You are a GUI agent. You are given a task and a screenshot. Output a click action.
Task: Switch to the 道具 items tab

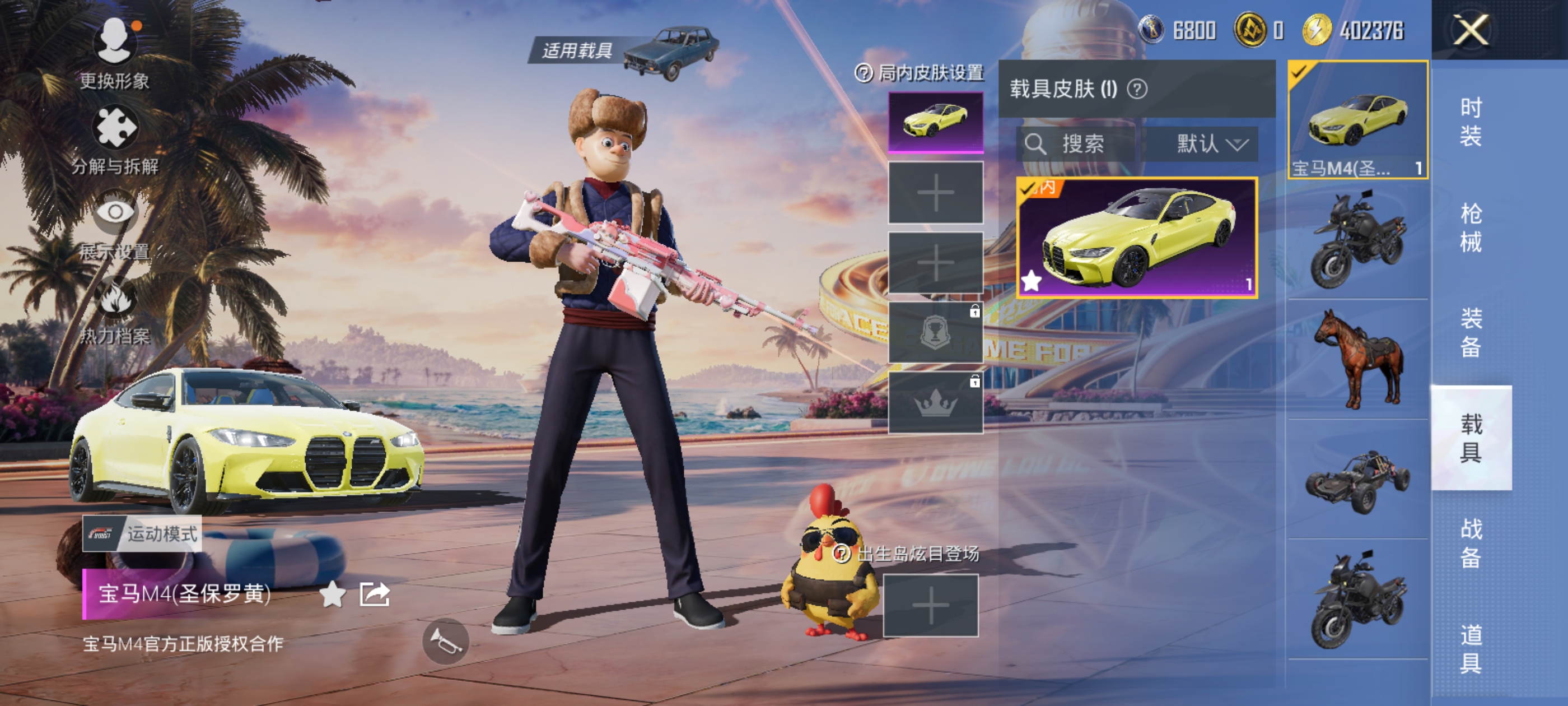1471,649
